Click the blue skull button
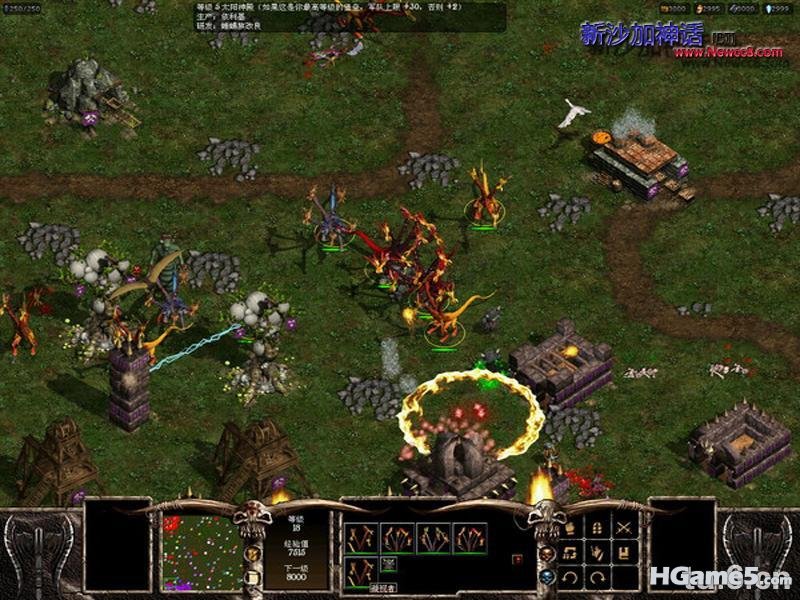800x600 pixels. (547, 577)
